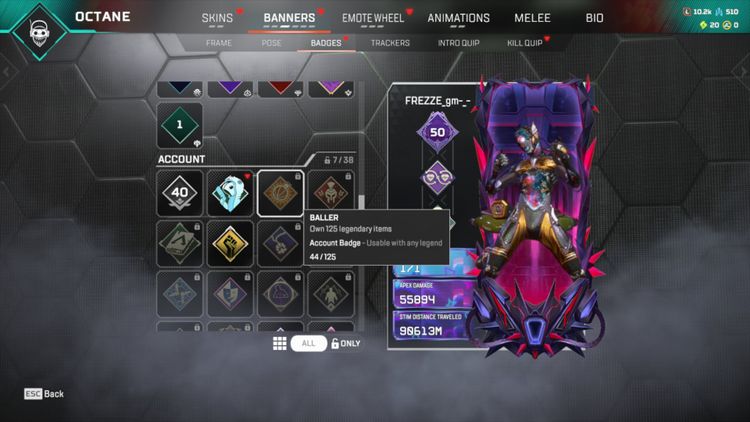Select the green diamond badge numbered 1
The height and width of the screenshot is (422, 750).
[x=181, y=126]
